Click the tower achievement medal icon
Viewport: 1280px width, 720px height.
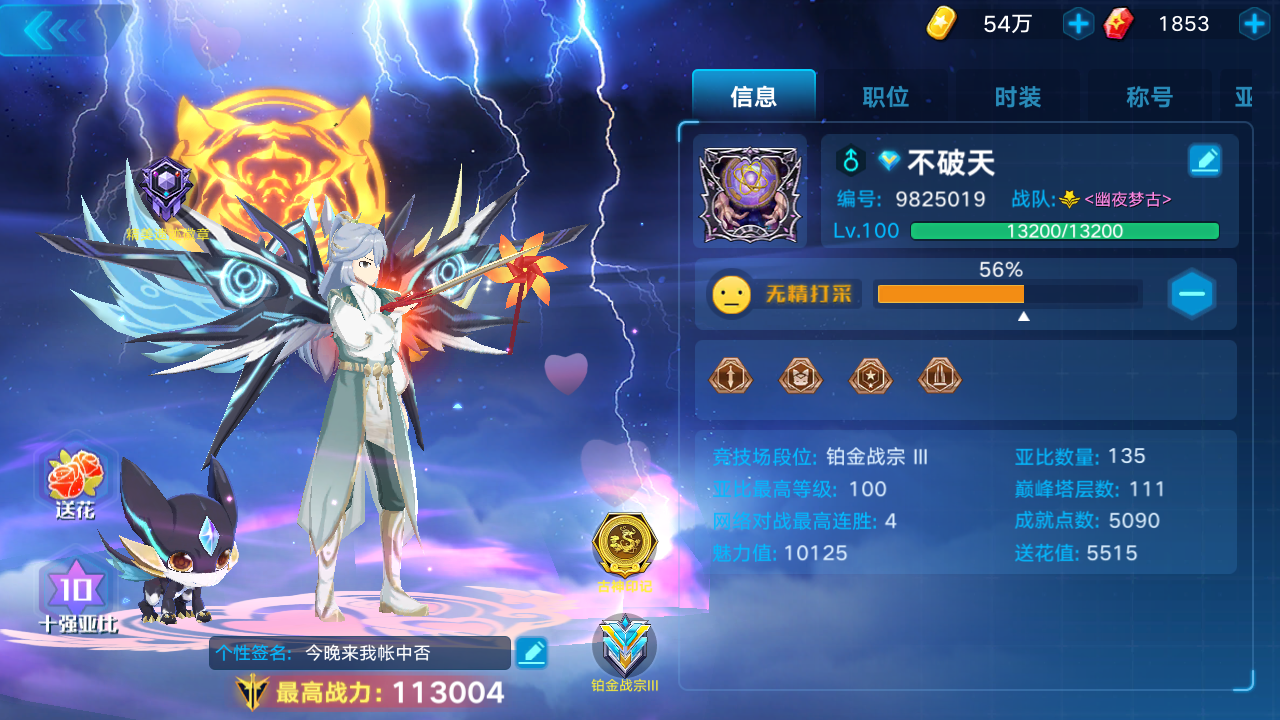point(939,377)
